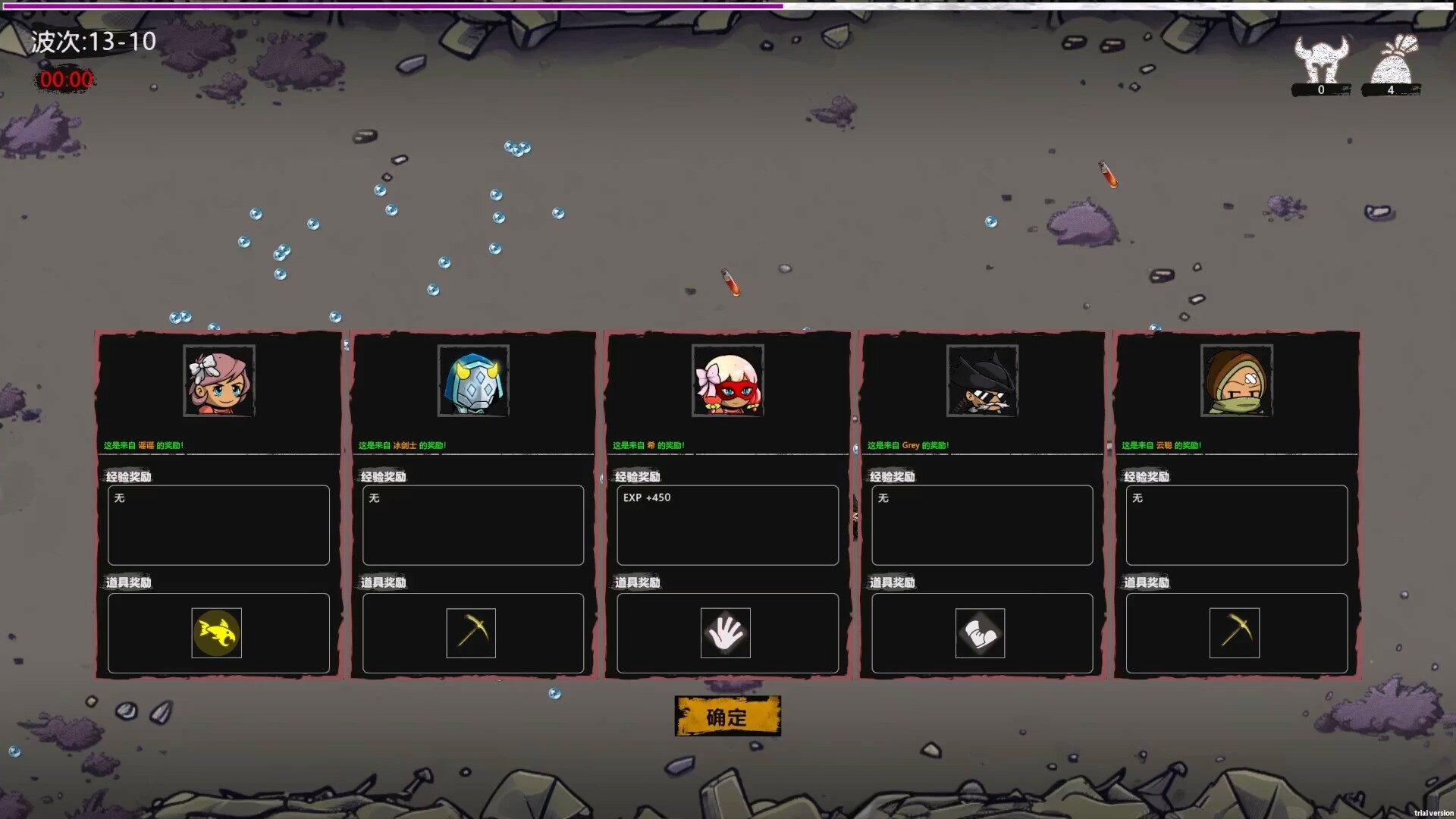Select 云聪's hooded character portrait
1456x819 pixels.
pyautogui.click(x=1236, y=381)
